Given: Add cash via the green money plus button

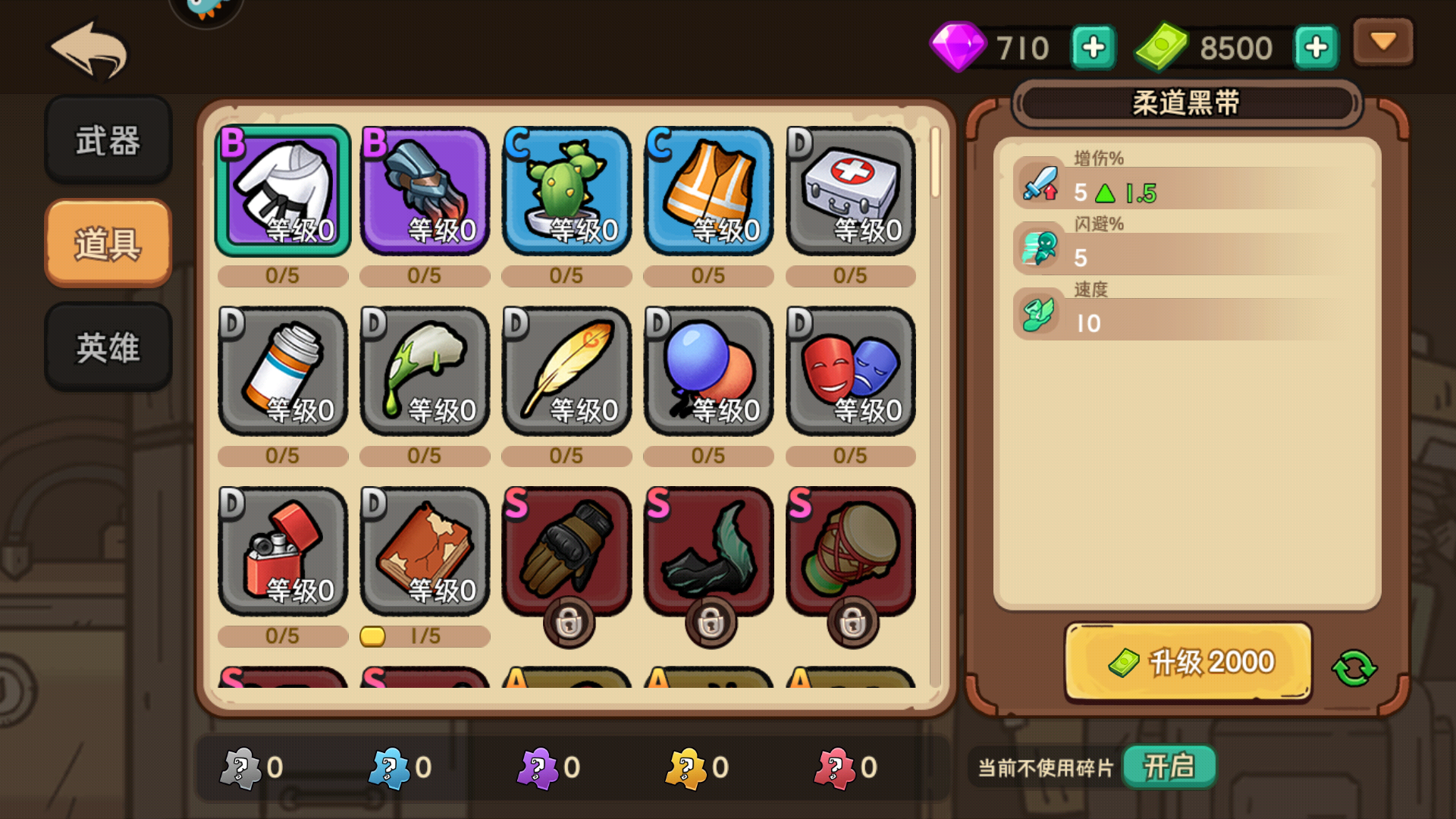Looking at the screenshot, I should tap(1316, 45).
